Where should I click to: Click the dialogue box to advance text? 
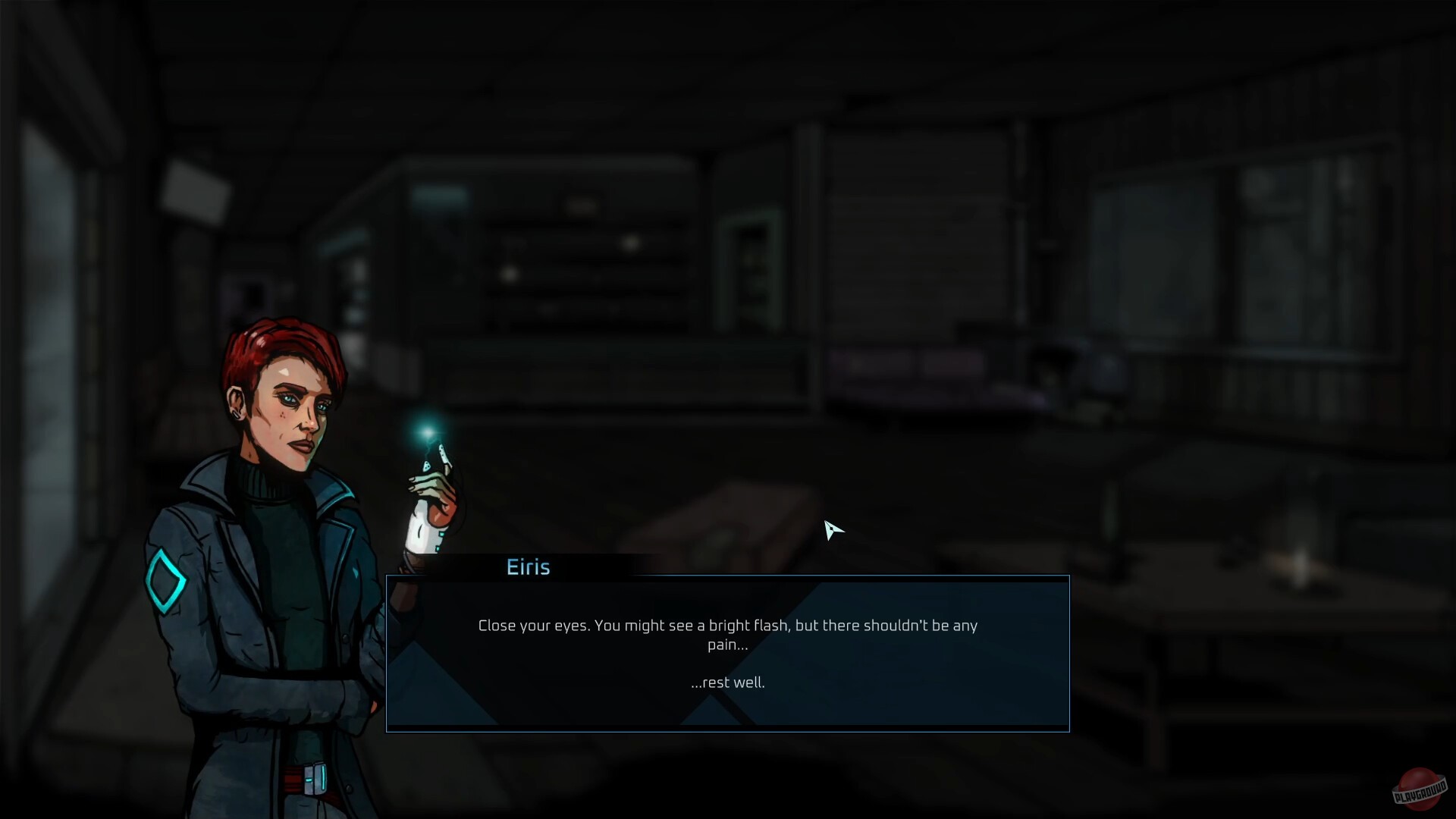(x=728, y=652)
